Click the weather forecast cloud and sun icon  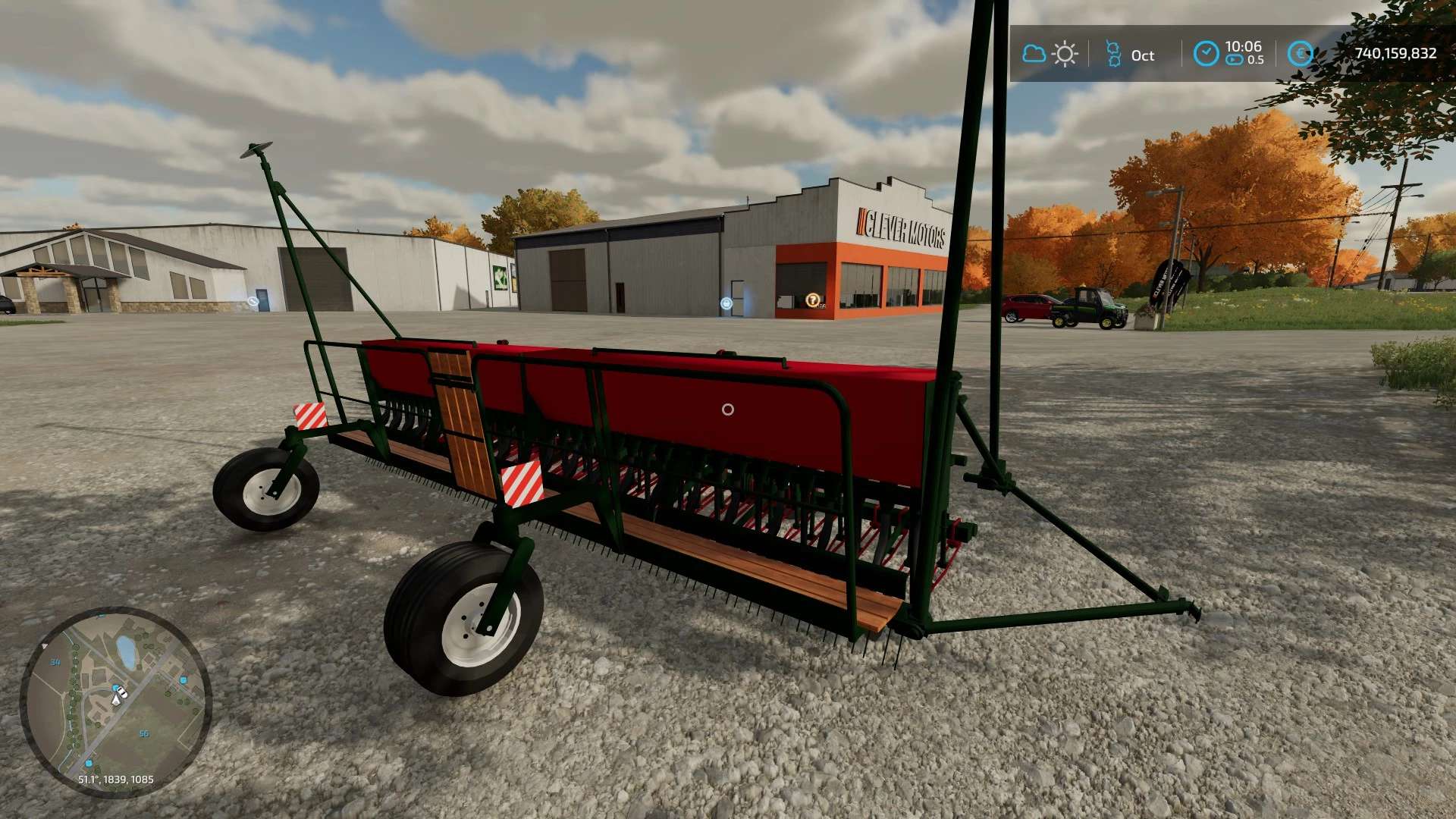click(x=1050, y=54)
